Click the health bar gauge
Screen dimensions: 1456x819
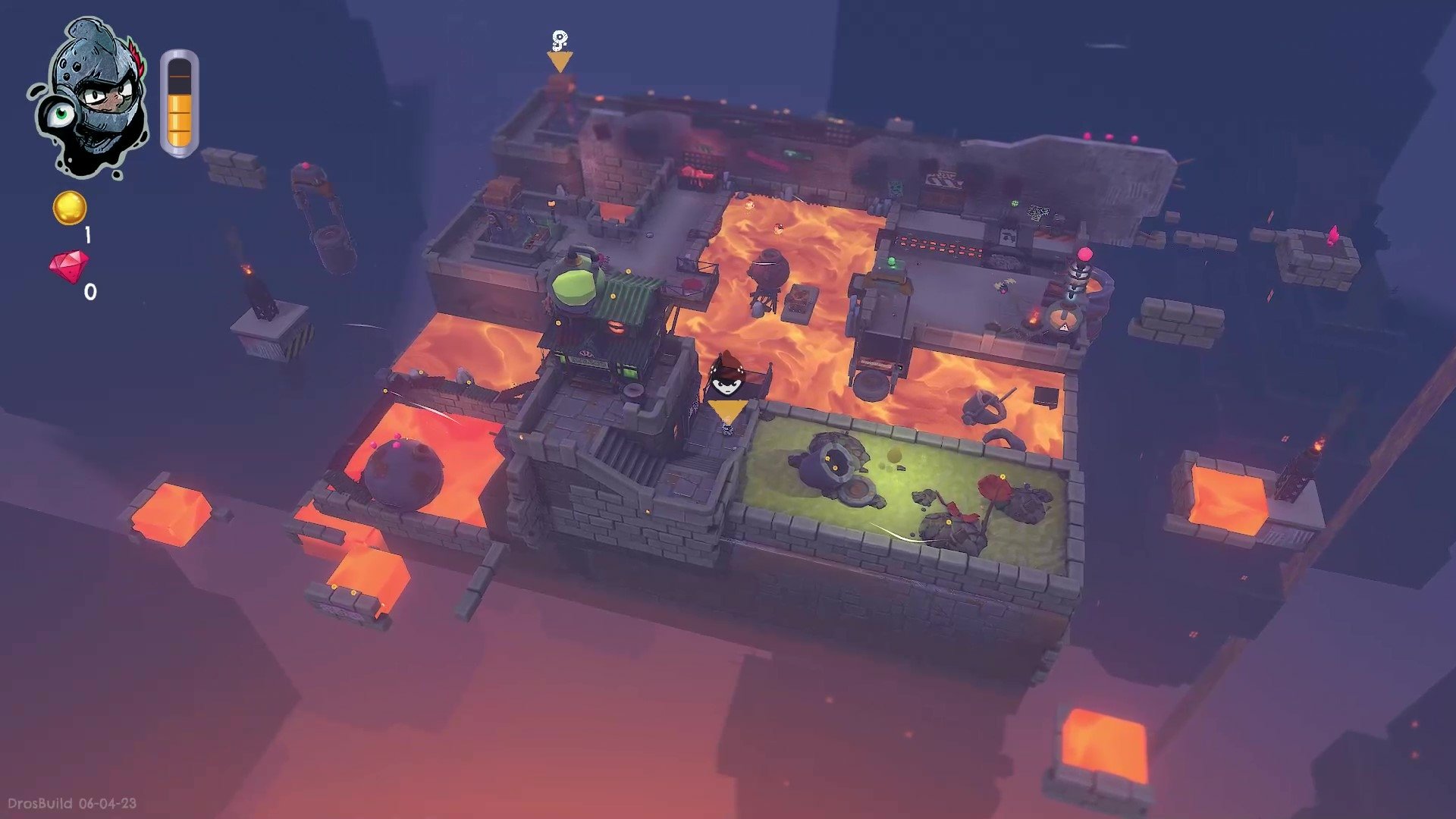180,102
